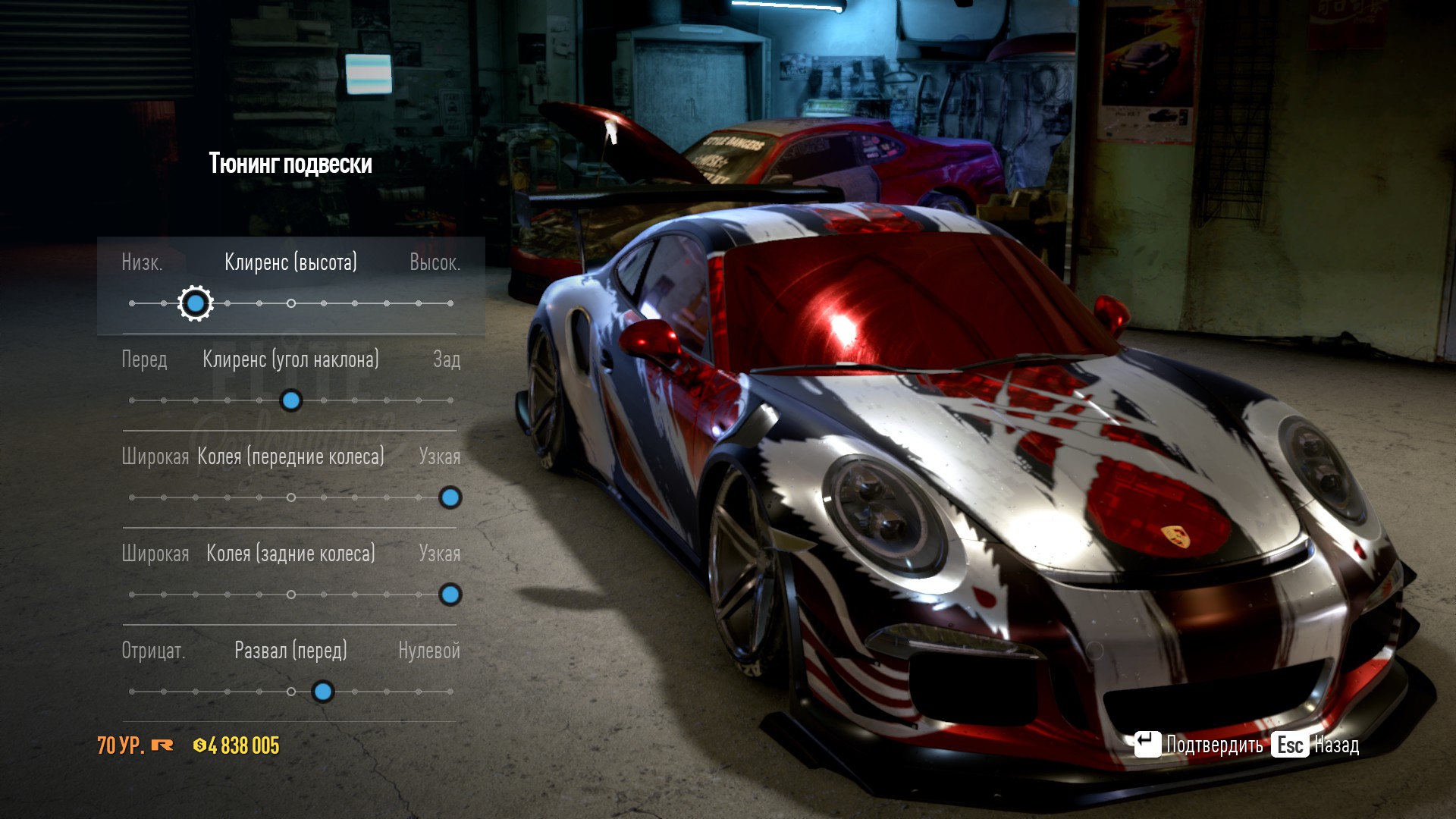Choose the Колея (передние колеса) row label
The height and width of the screenshot is (819, 1456).
coord(290,457)
